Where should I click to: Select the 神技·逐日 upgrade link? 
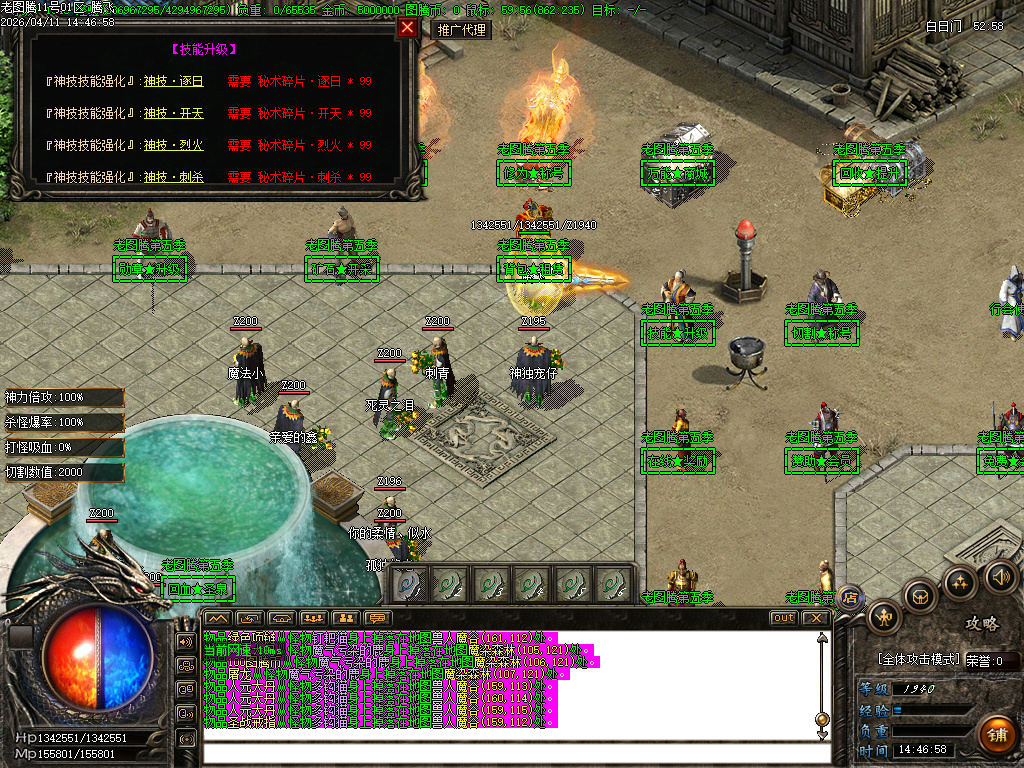point(173,81)
